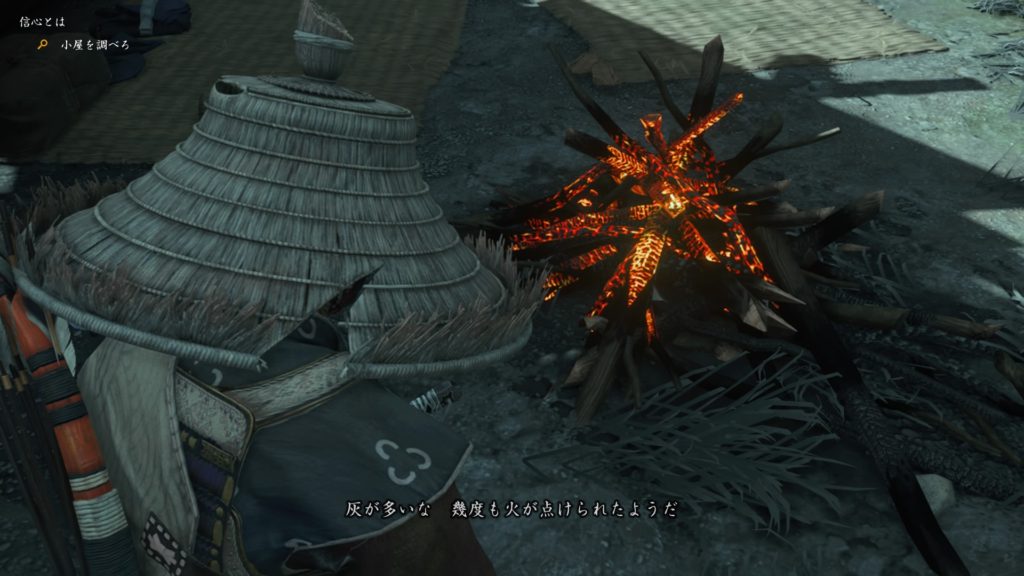This screenshot has height=576, width=1024.
Task: Click the 小屋を調べろ objective text
Action: [x=95, y=46]
